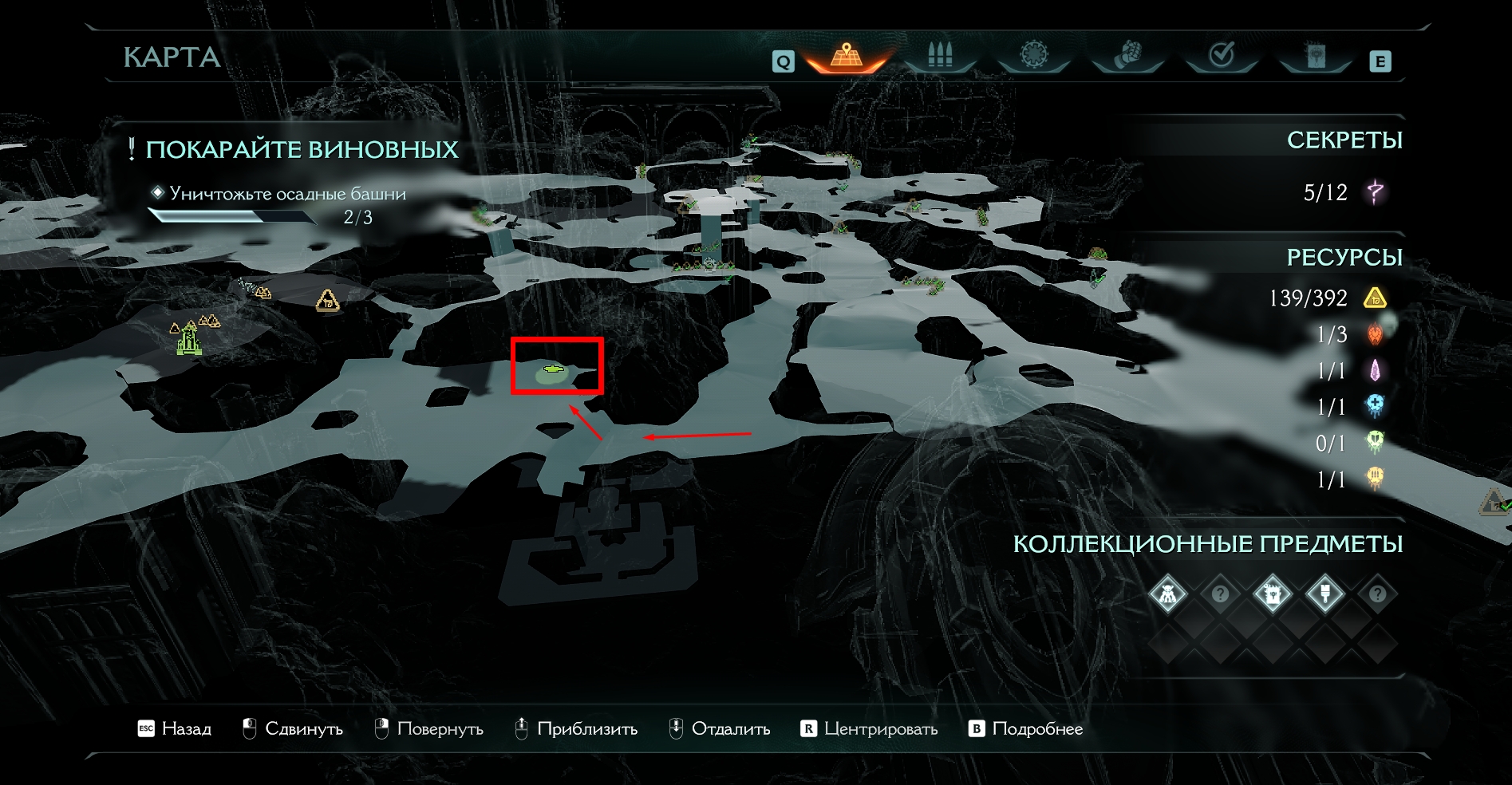Click the red ruby resource icon

point(1375,334)
